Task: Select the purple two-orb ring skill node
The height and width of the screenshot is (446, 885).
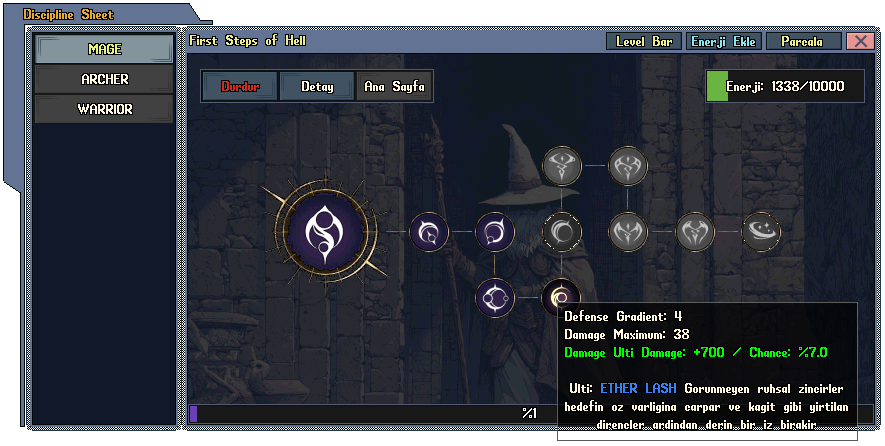Action: pyautogui.click(x=495, y=296)
